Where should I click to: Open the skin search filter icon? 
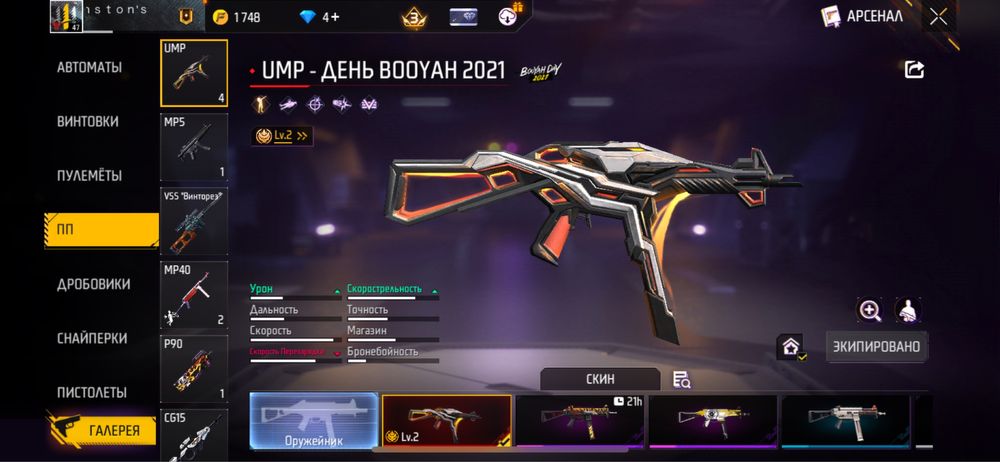click(x=682, y=379)
